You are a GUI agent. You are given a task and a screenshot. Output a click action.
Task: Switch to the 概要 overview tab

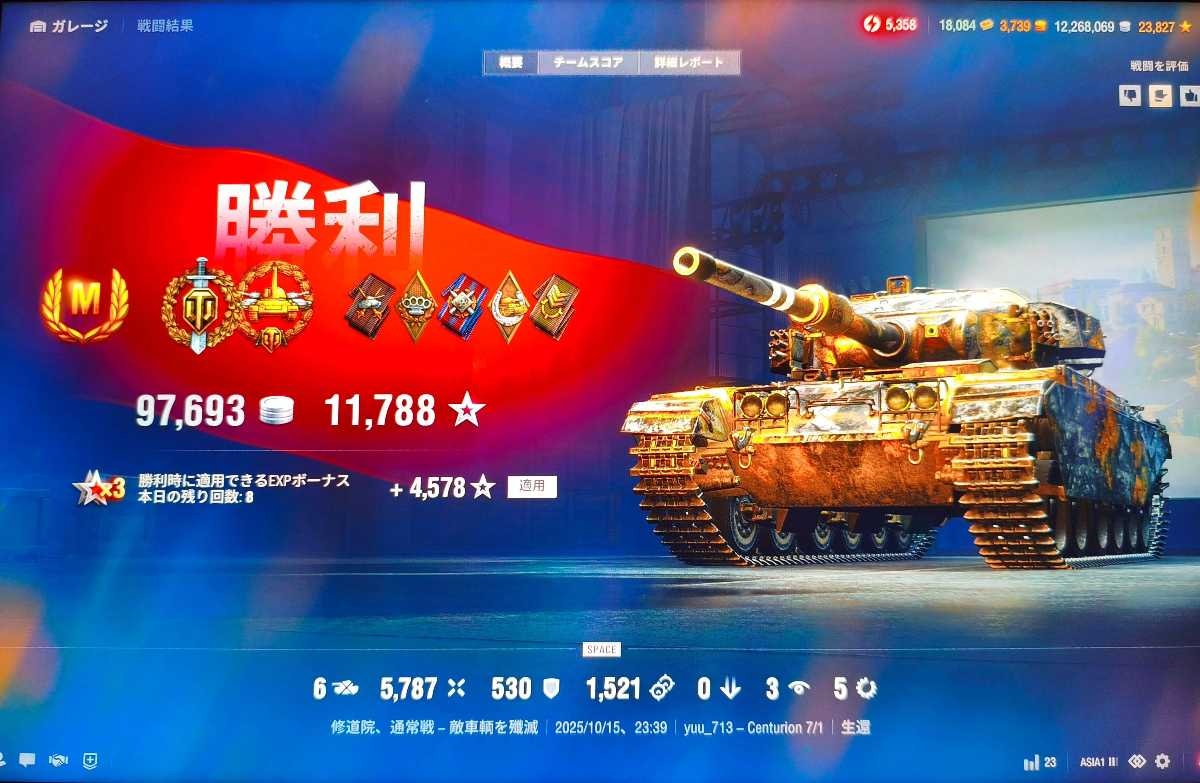[510, 62]
